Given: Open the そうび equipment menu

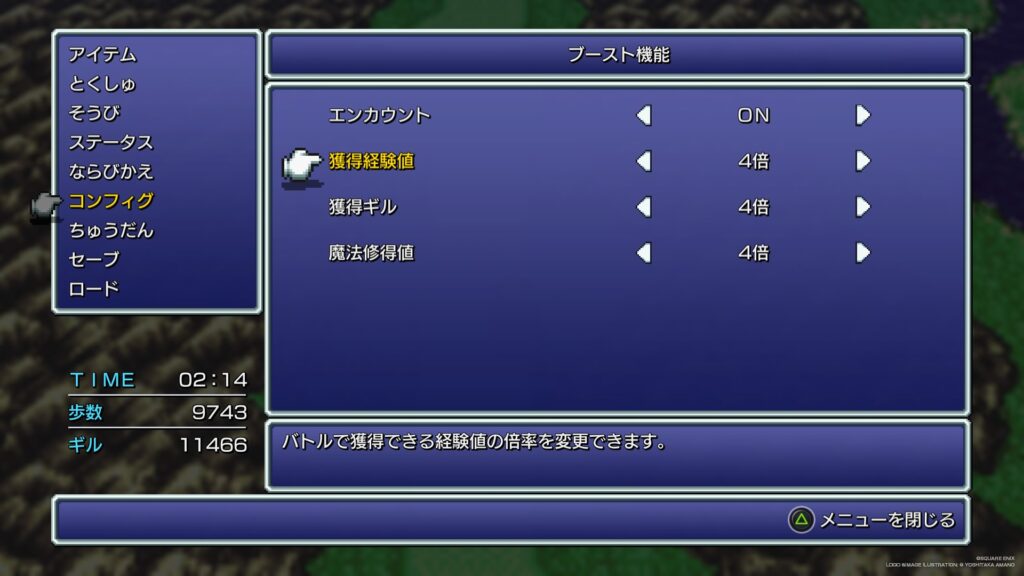Looking at the screenshot, I should [x=94, y=113].
